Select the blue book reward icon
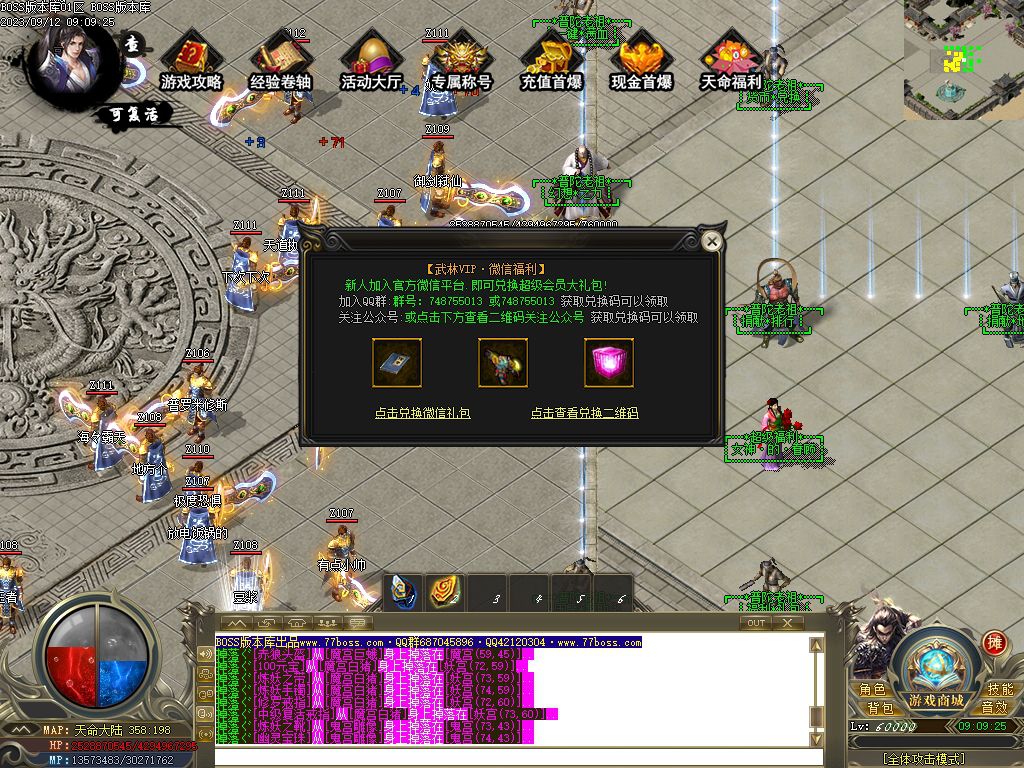The image size is (1024, 768). point(397,362)
